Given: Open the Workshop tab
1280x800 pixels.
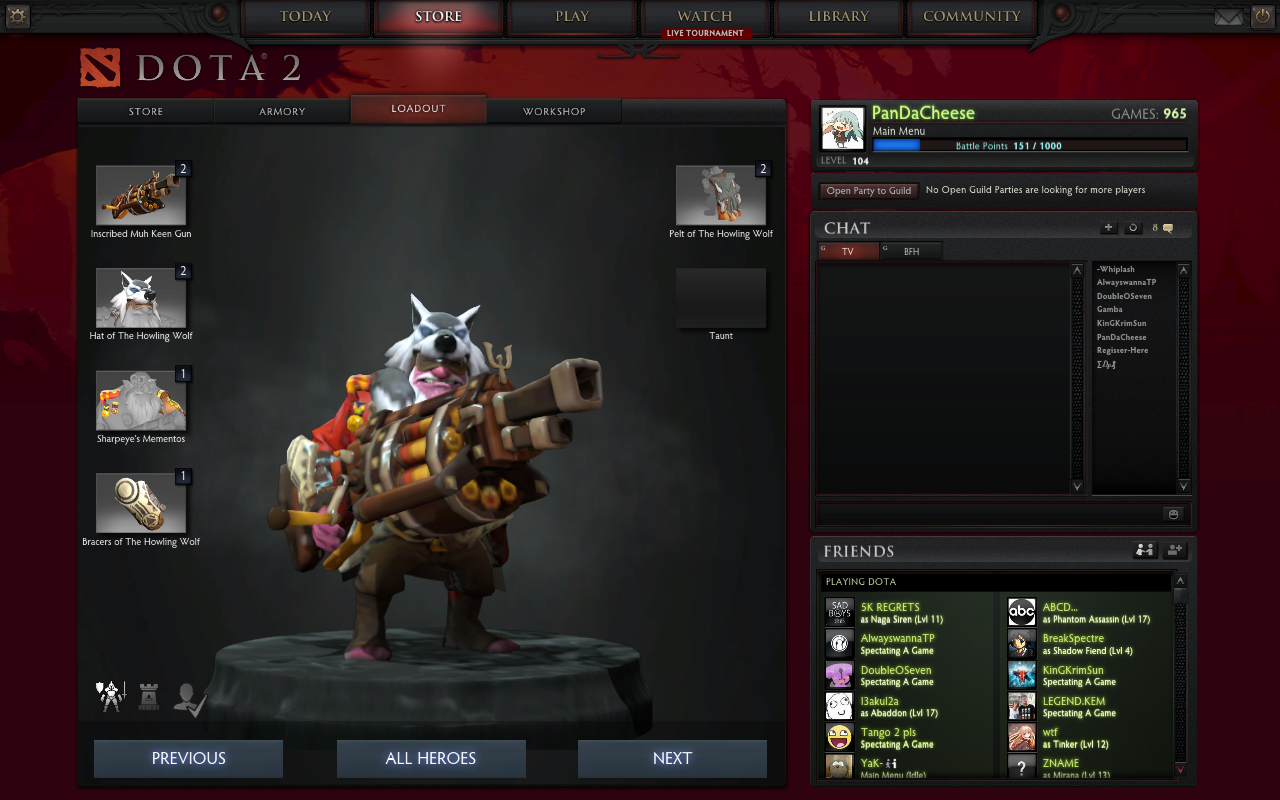Looking at the screenshot, I should coord(554,111).
